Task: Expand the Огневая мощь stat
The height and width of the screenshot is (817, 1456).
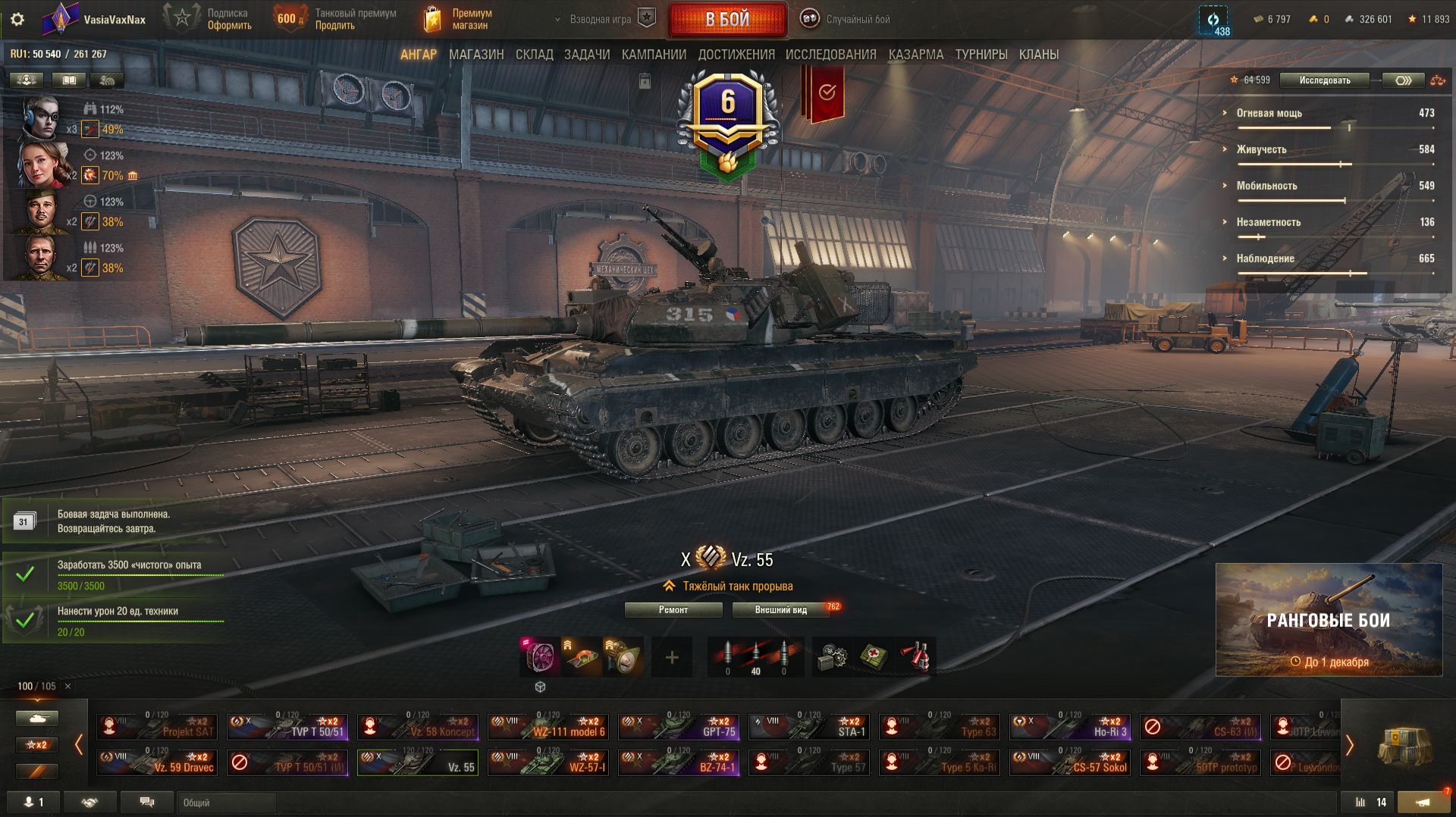Action: pyautogui.click(x=1269, y=113)
